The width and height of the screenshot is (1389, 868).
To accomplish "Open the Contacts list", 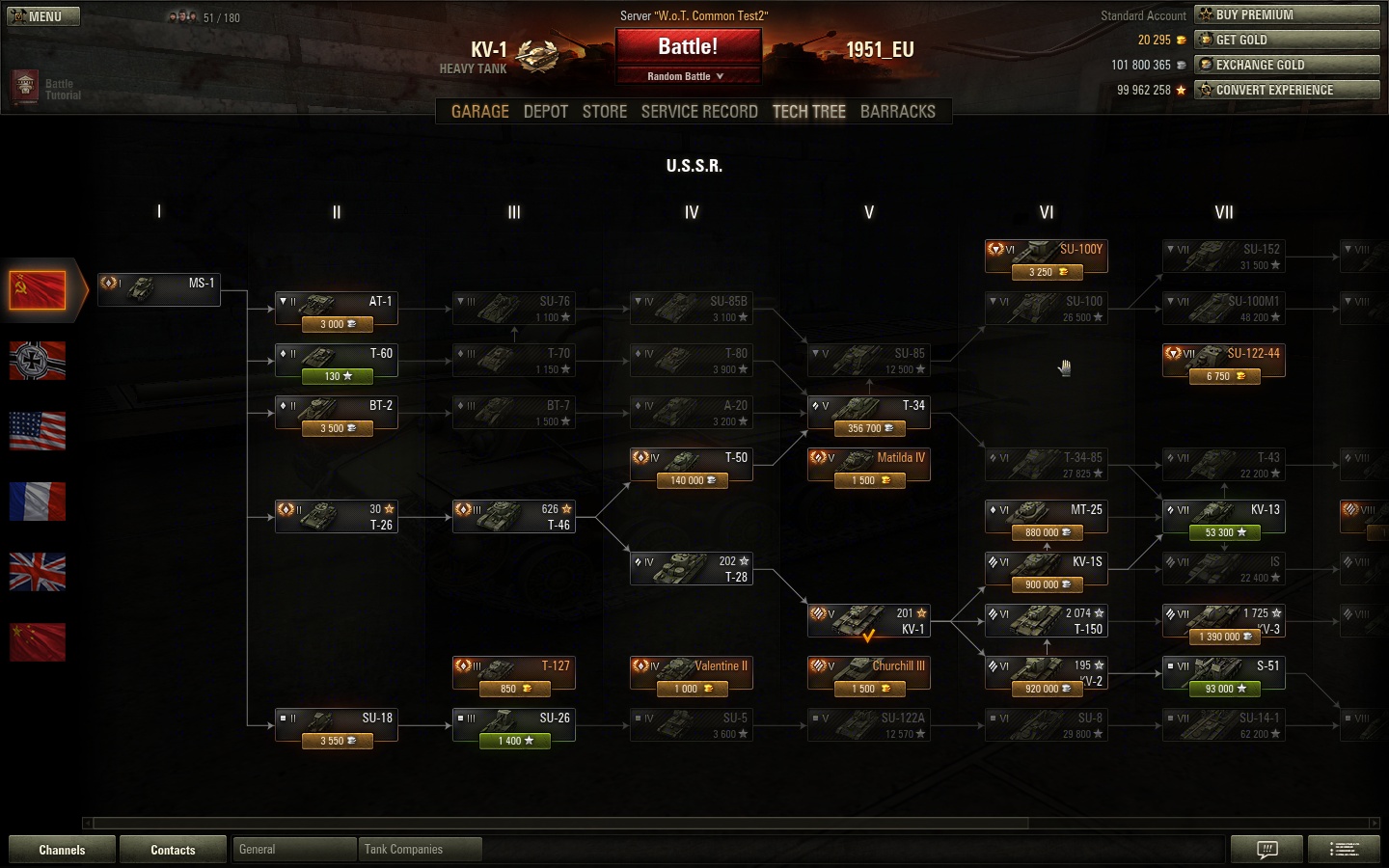I will tap(173, 850).
